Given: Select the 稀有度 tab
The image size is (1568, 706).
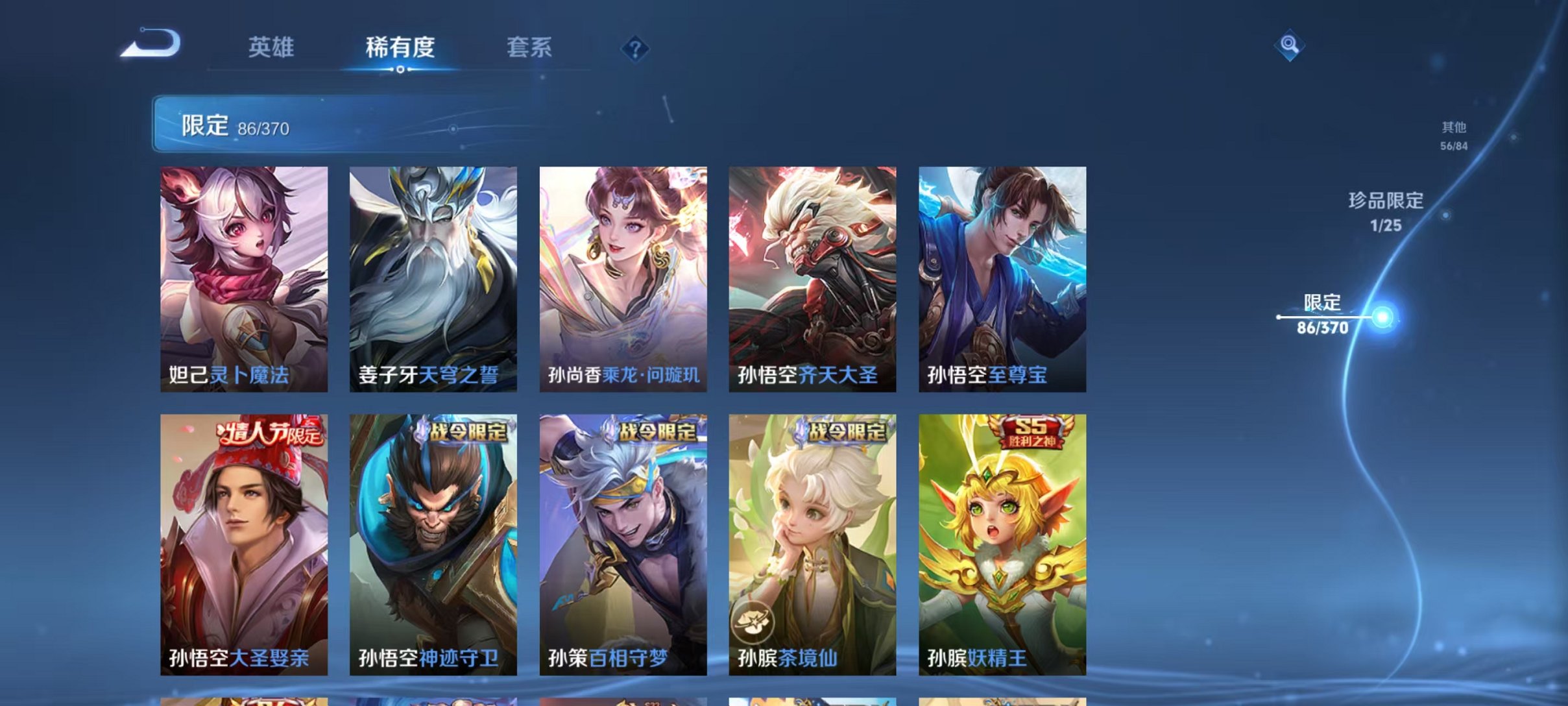Looking at the screenshot, I should point(400,47).
